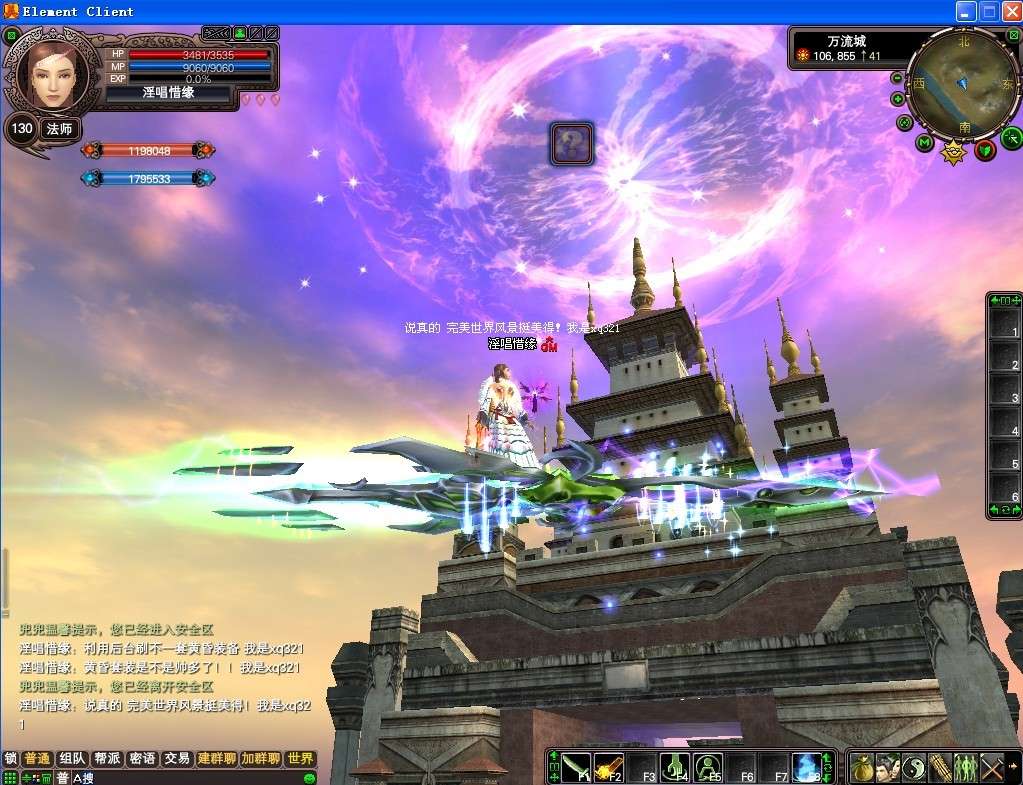This screenshot has width=1023, height=785.
Task: Open the inventory bag icon
Action: [862, 768]
